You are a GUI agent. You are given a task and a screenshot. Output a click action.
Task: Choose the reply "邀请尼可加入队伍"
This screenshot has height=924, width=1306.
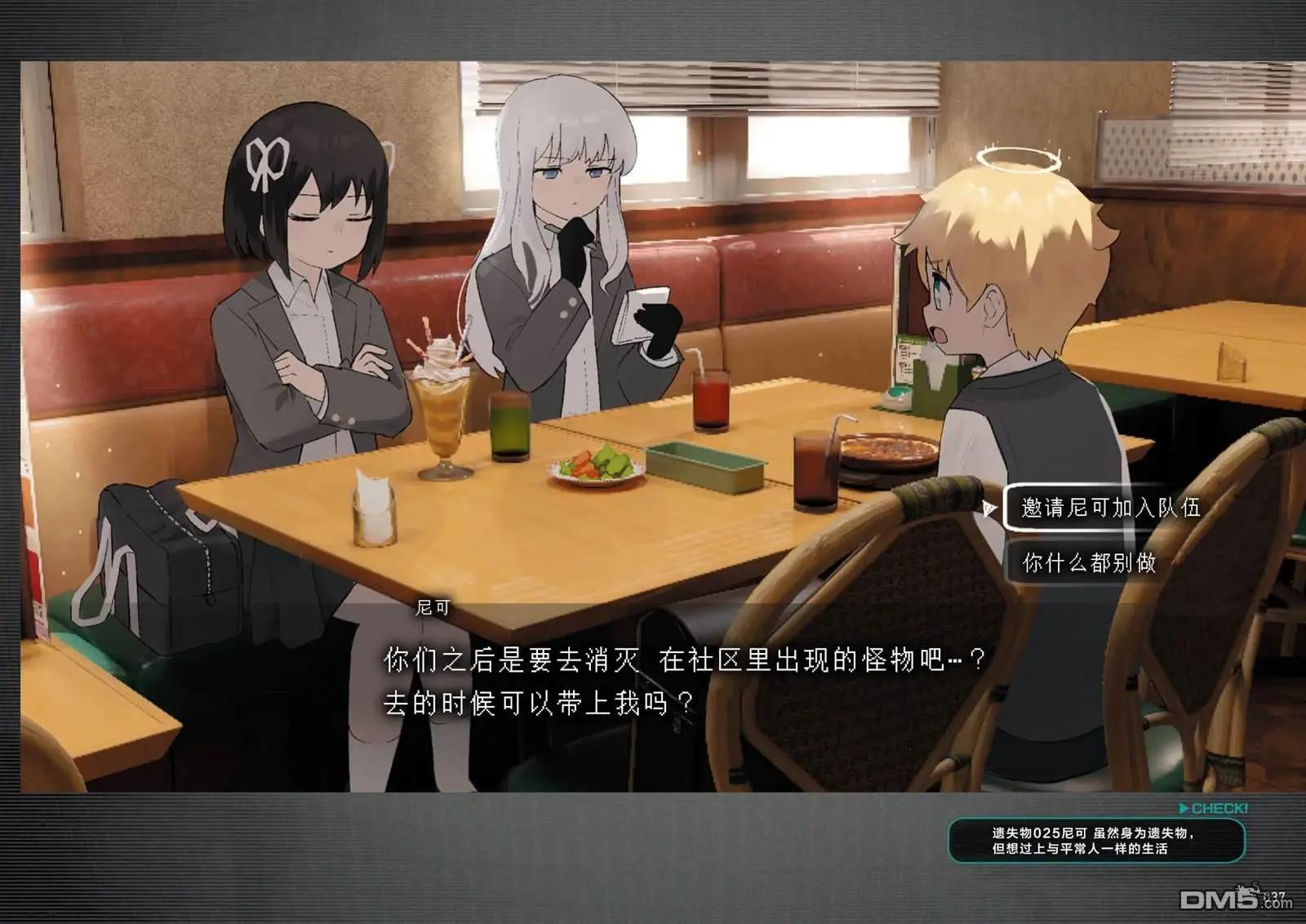tap(1110, 508)
